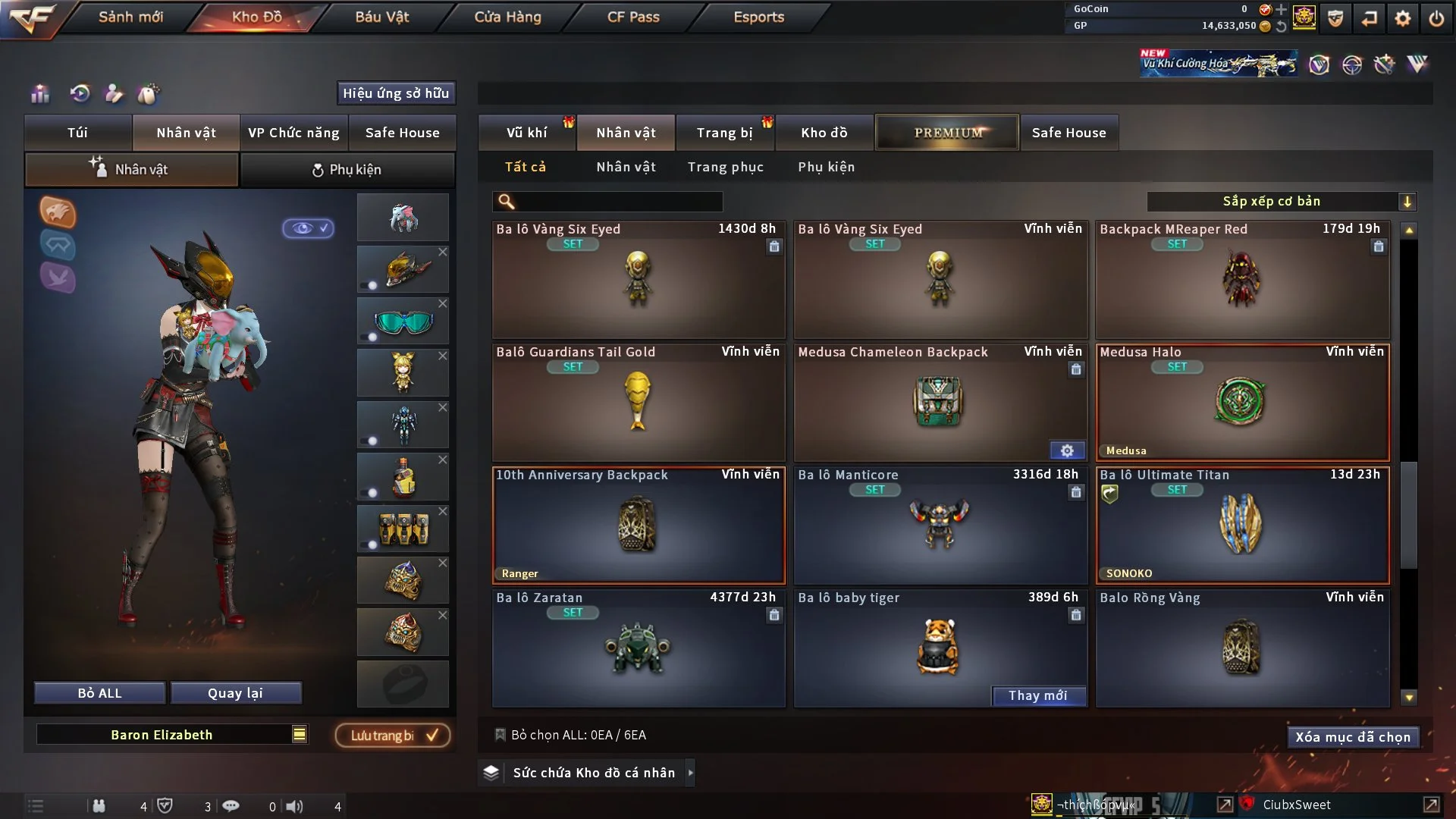This screenshot has width=1456, height=819.
Task: Click the item search field
Action: pyautogui.click(x=618, y=202)
